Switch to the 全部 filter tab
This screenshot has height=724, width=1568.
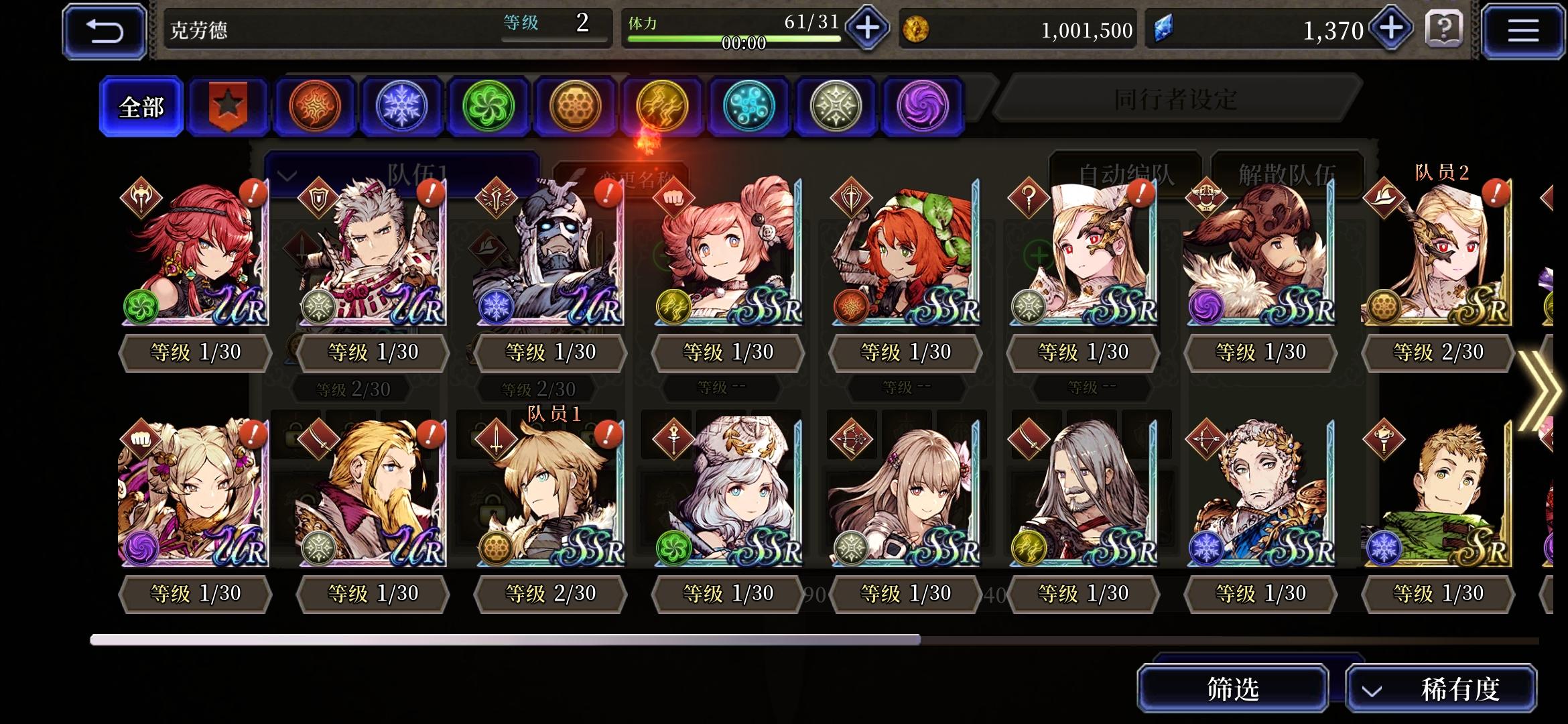tap(140, 106)
